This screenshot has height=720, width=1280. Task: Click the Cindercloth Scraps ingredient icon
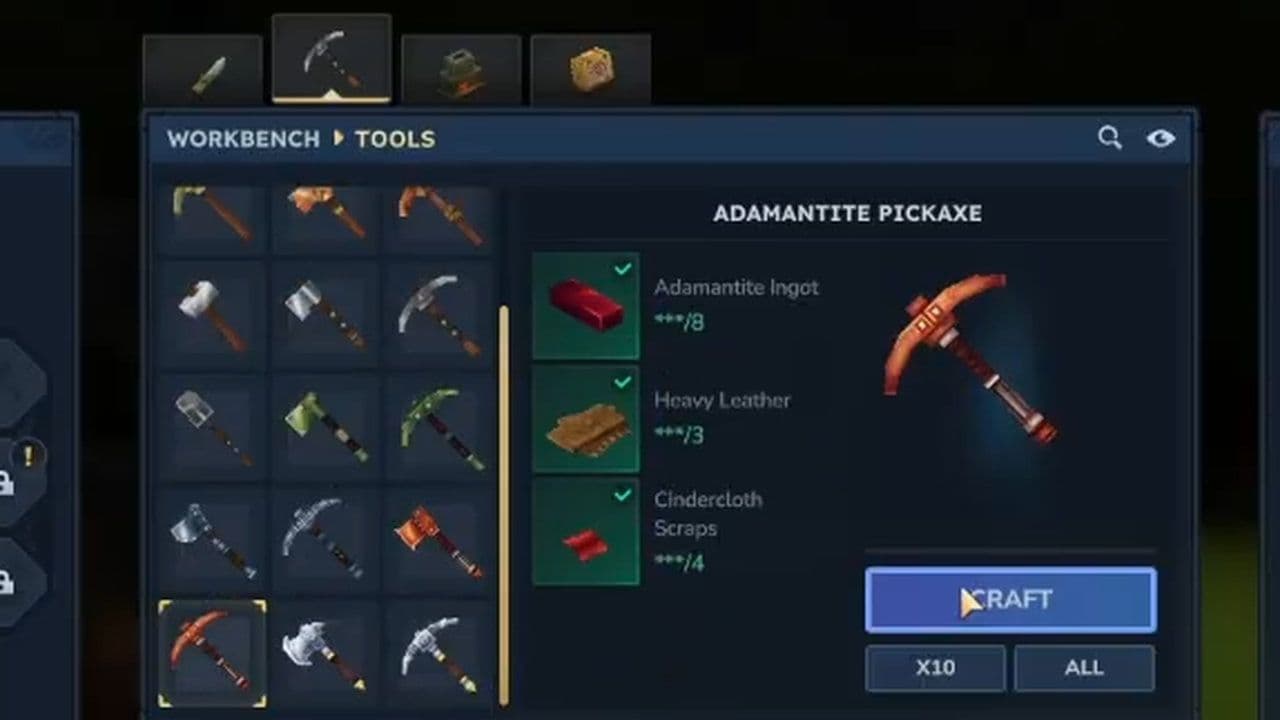point(586,531)
